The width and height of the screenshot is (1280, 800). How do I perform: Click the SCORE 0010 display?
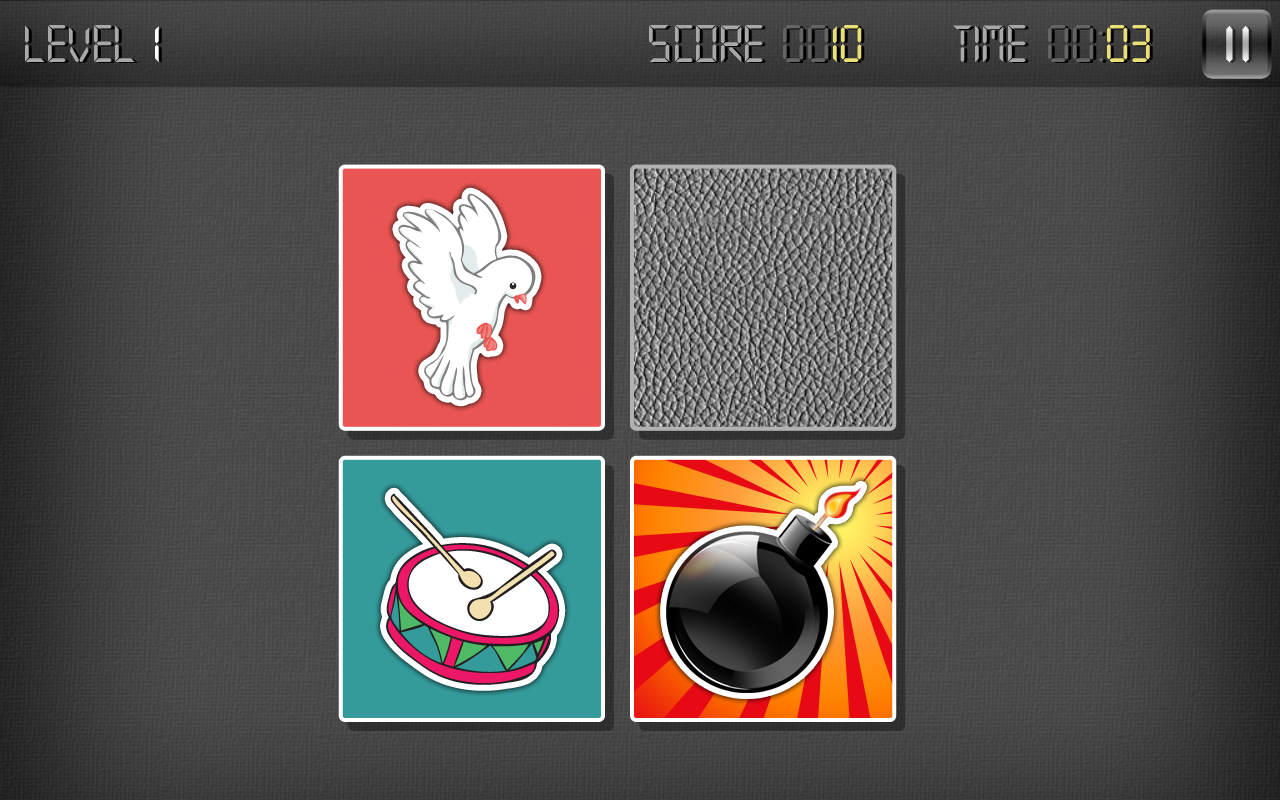point(755,42)
